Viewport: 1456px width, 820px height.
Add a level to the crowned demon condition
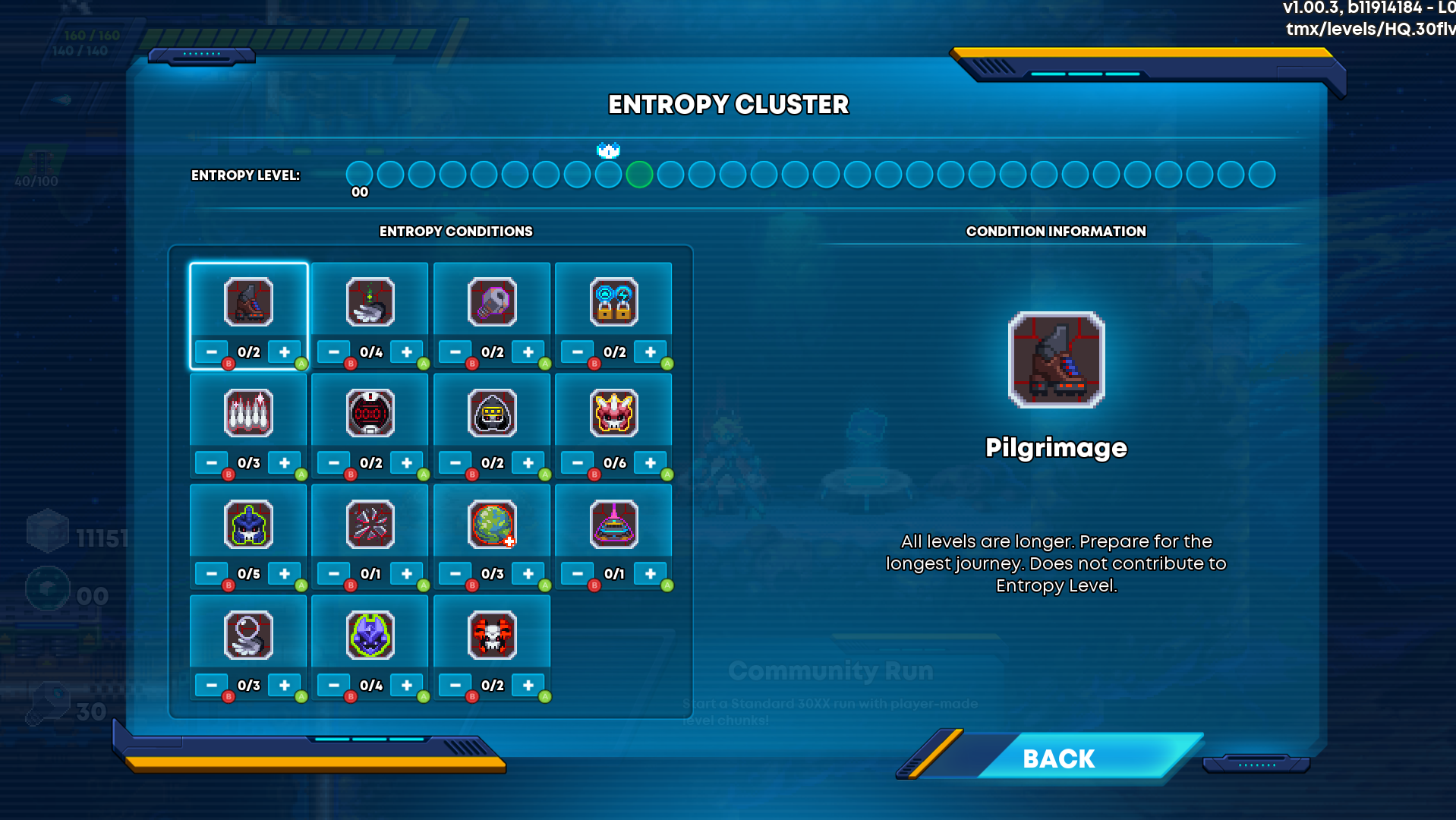coord(651,463)
